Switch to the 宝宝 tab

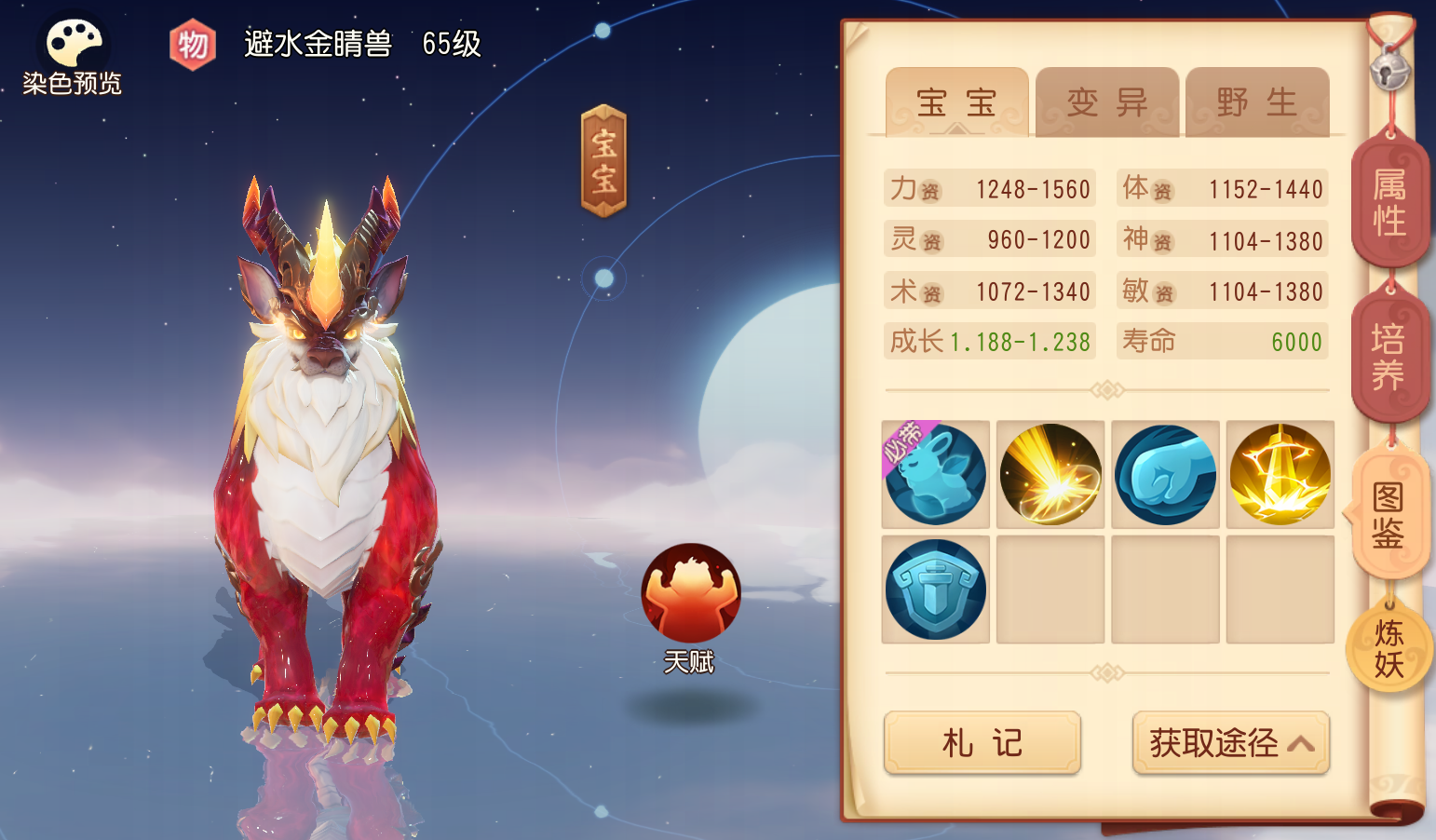coord(955,102)
